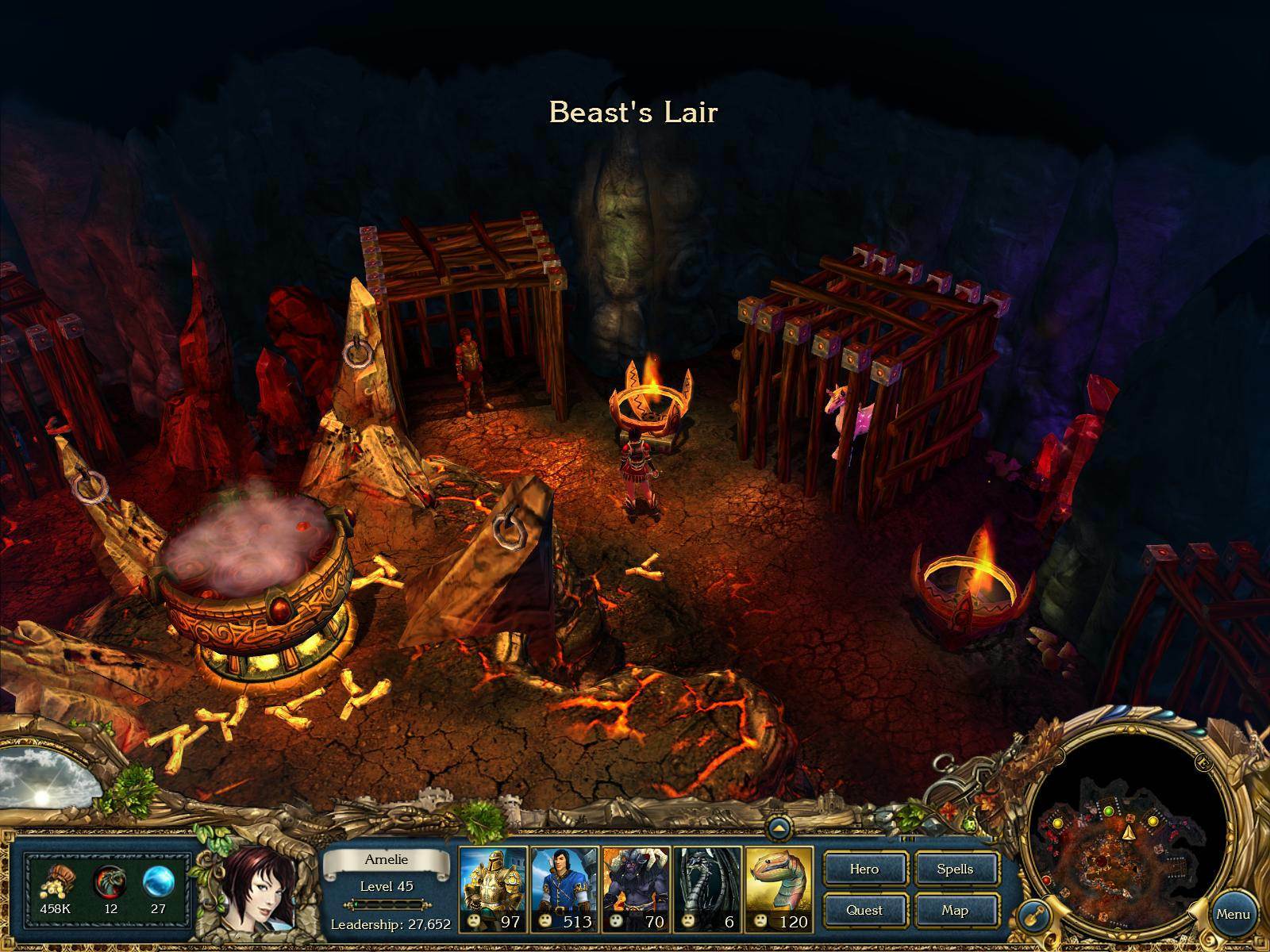Click the round Menu button
Screen dimensions: 1270x952
point(1233,914)
